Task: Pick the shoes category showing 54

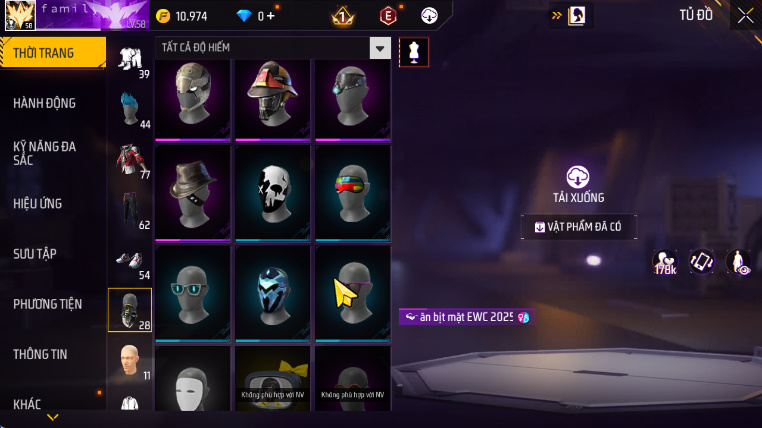Action: point(130,262)
